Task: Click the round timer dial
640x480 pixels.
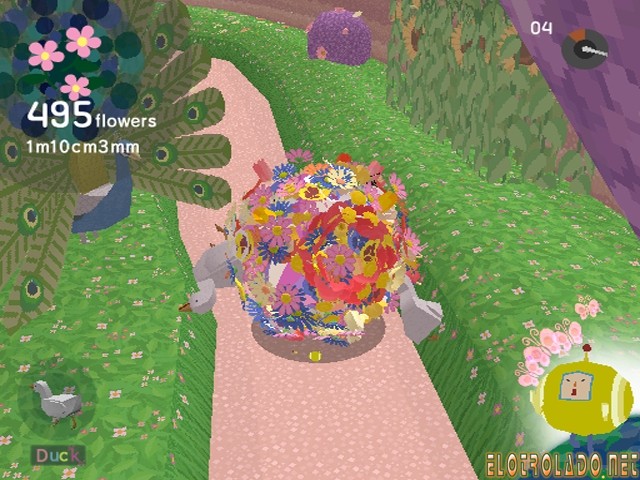Action: coord(584,48)
